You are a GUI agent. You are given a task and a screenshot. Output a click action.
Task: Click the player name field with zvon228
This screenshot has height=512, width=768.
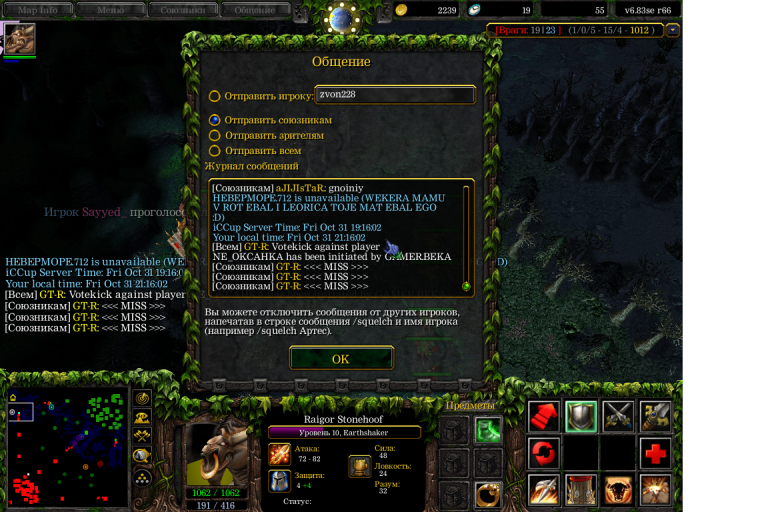pyautogui.click(x=394, y=95)
